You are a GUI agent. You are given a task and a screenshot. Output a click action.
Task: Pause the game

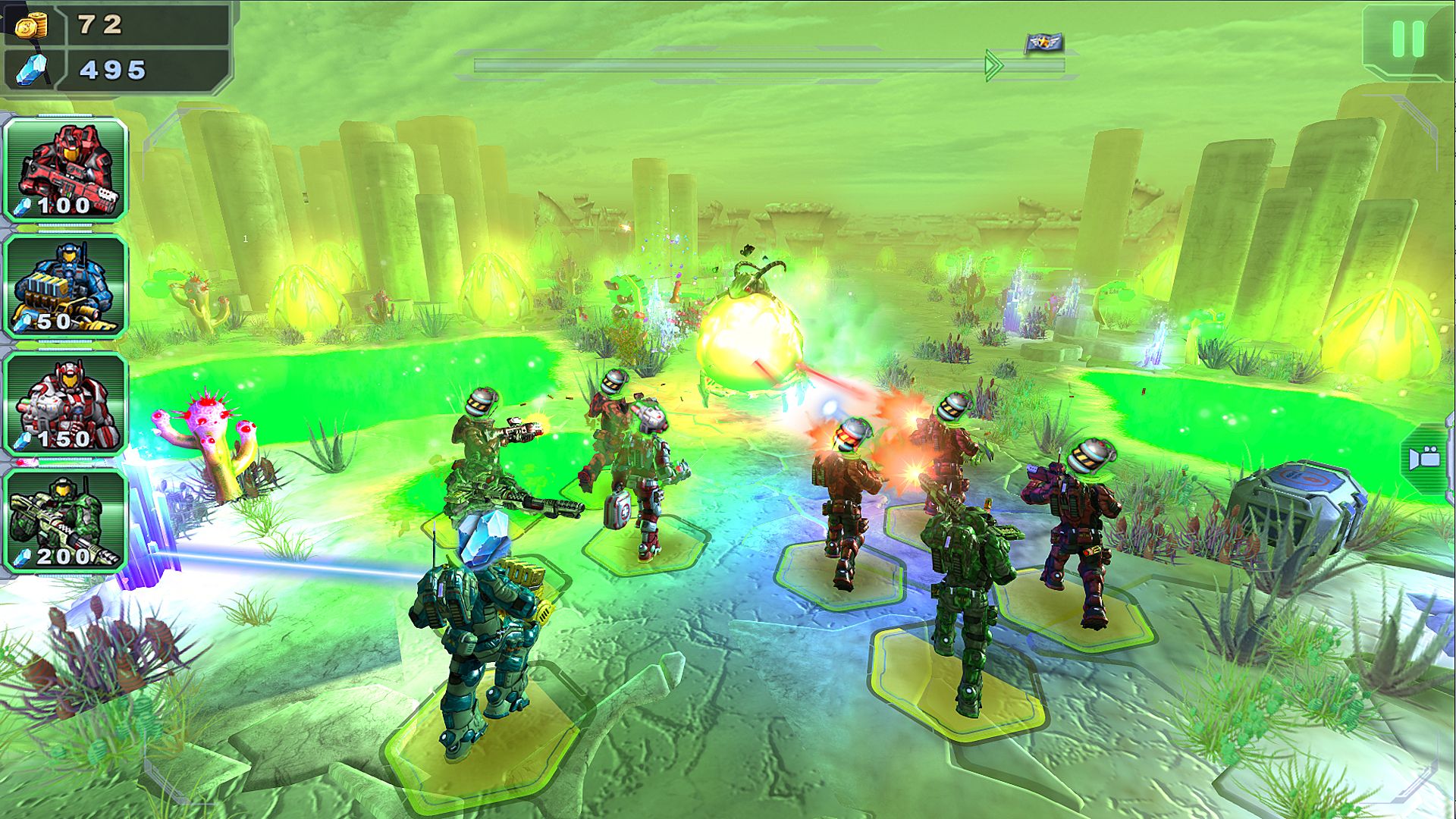pyautogui.click(x=1407, y=39)
